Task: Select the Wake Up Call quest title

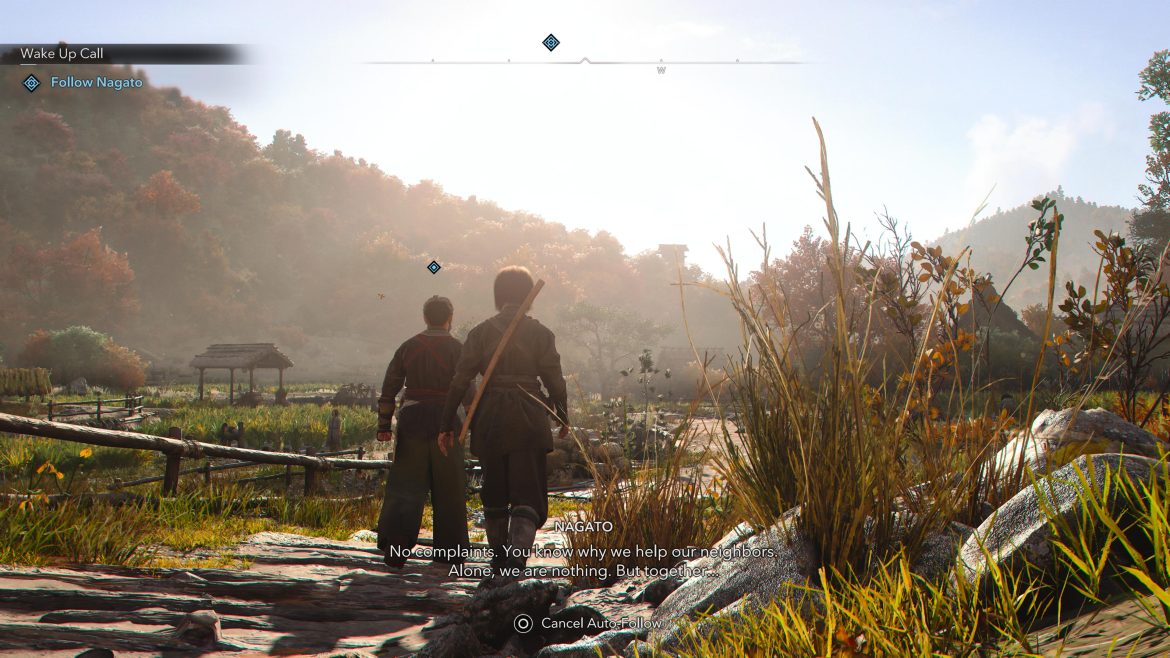Action: [x=62, y=54]
